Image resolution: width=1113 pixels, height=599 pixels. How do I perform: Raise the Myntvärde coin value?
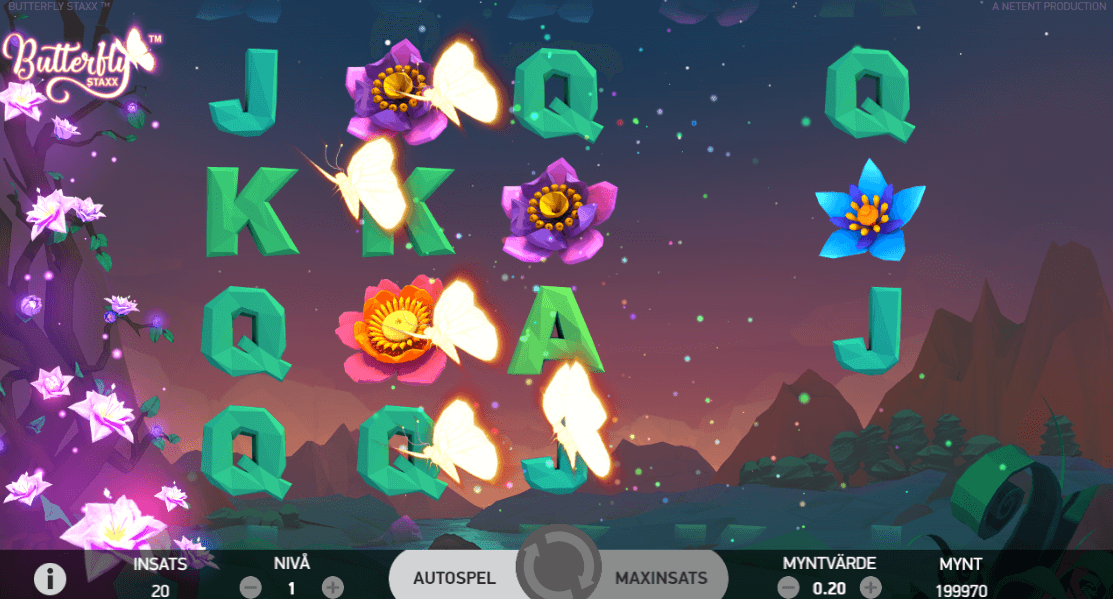871,587
